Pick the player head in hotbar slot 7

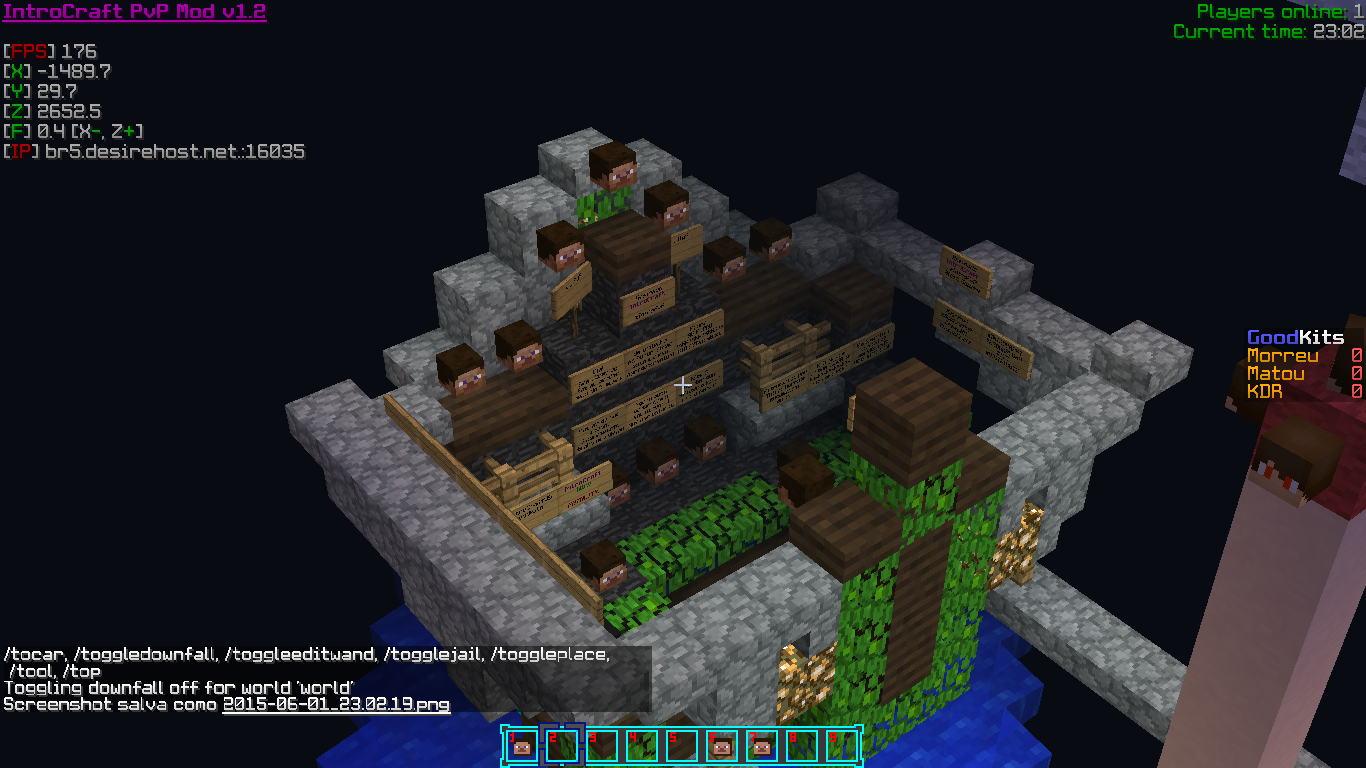pos(761,746)
